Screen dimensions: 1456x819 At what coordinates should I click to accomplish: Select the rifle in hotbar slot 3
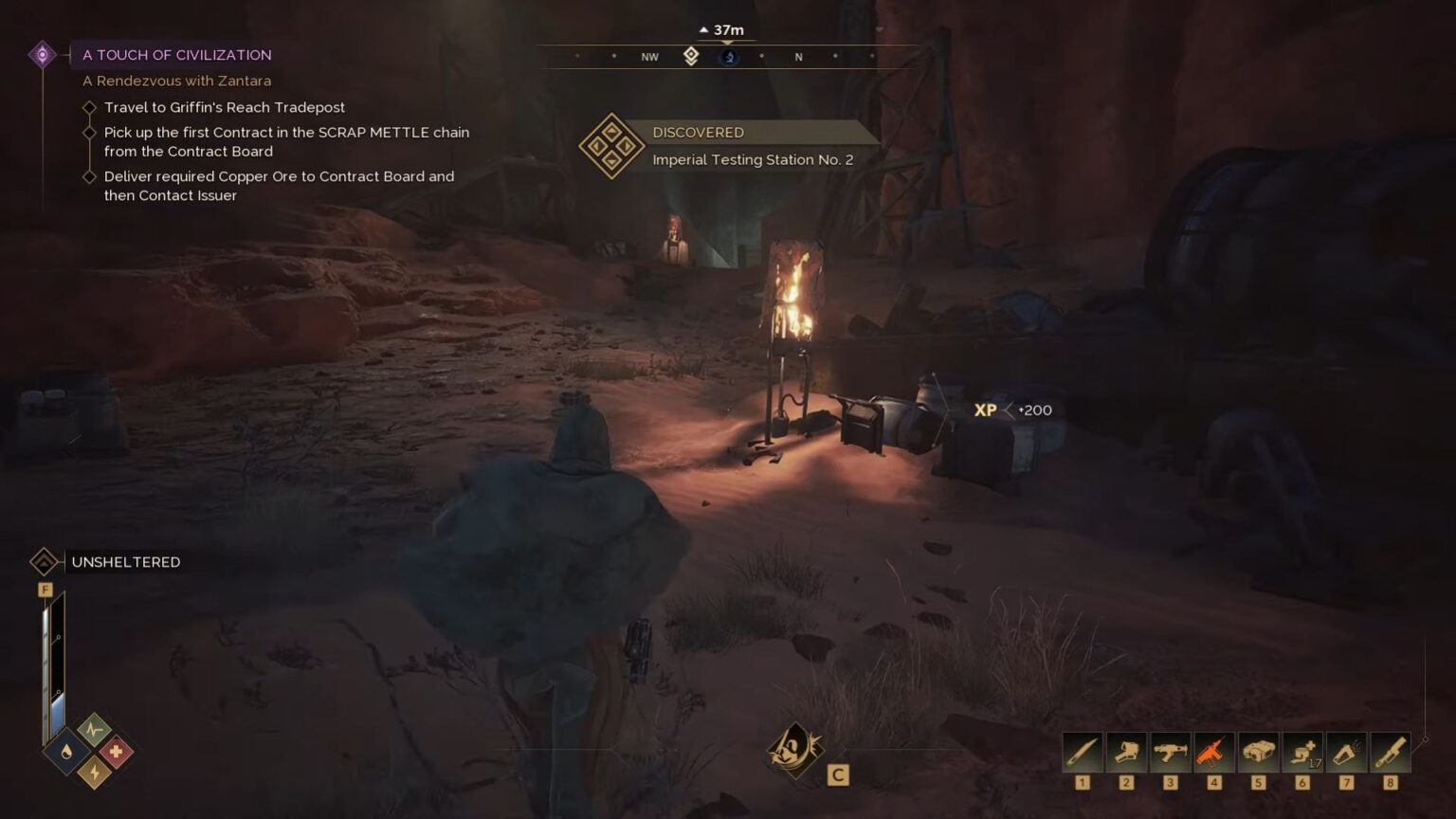(1171, 752)
